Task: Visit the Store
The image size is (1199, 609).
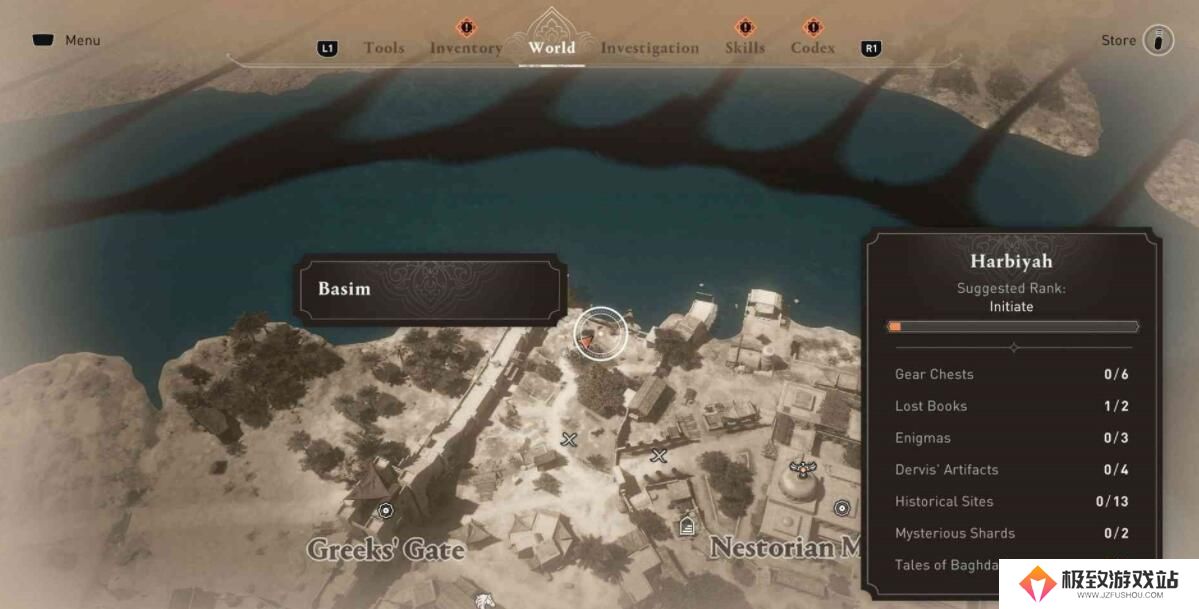Action: [x=1137, y=41]
